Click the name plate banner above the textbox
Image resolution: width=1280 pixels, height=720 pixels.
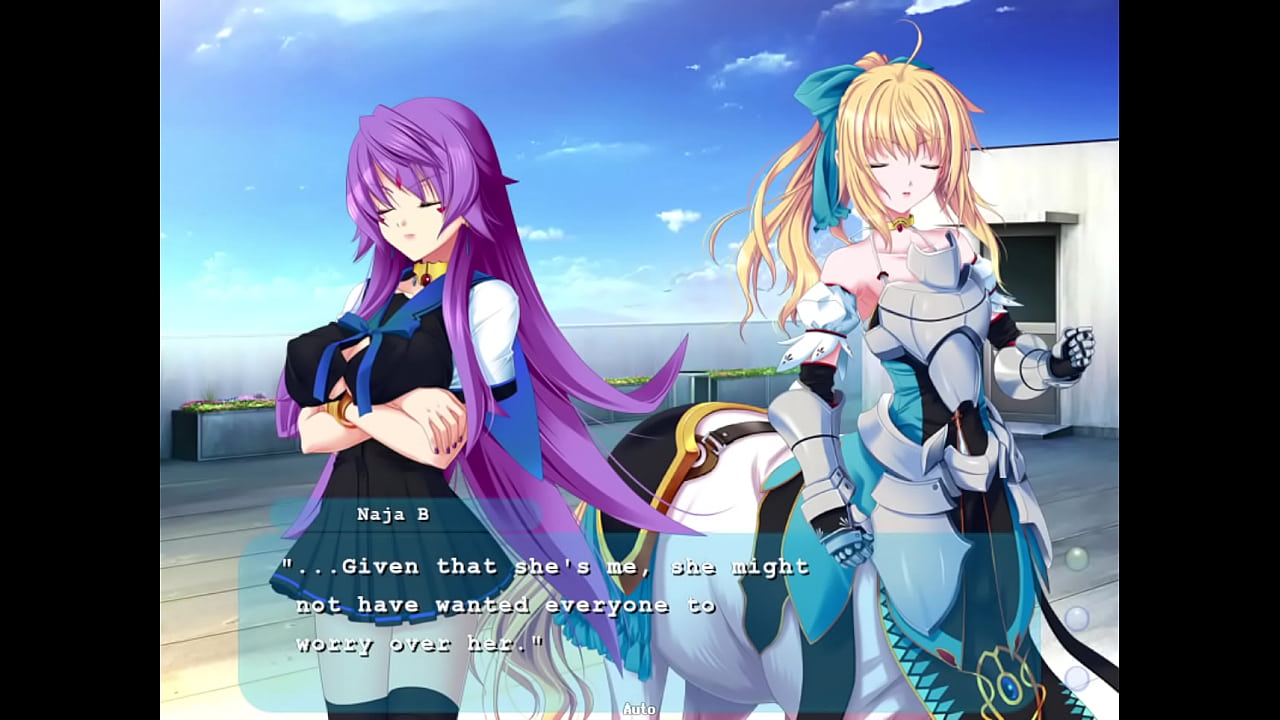pyautogui.click(x=393, y=513)
